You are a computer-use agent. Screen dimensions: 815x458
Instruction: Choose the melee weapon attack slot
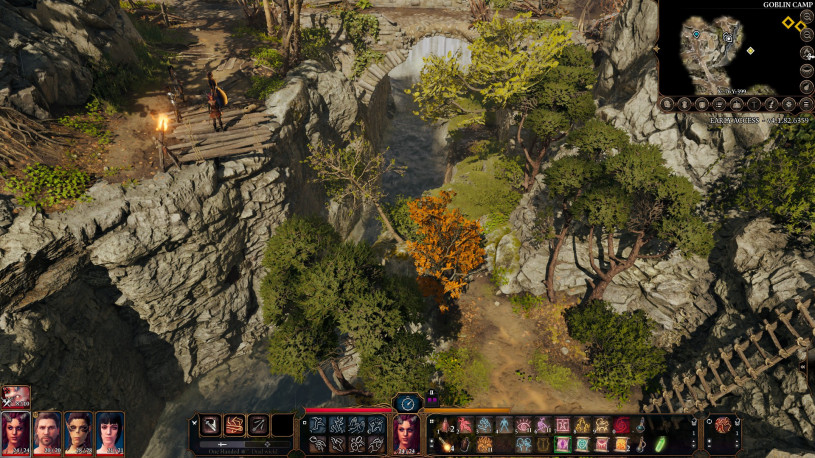[x=210, y=425]
